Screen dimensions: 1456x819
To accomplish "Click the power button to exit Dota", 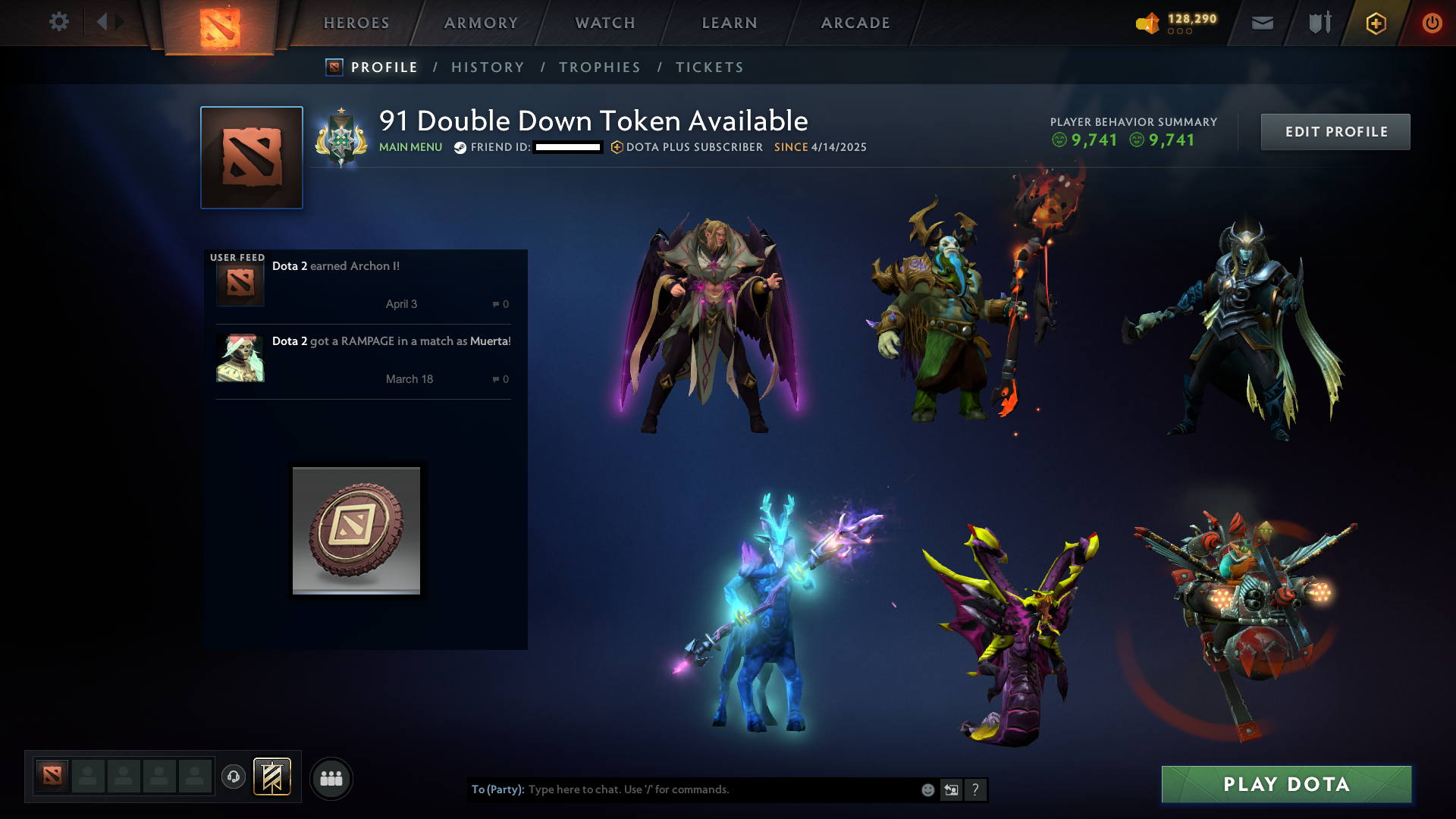I will pyautogui.click(x=1432, y=23).
